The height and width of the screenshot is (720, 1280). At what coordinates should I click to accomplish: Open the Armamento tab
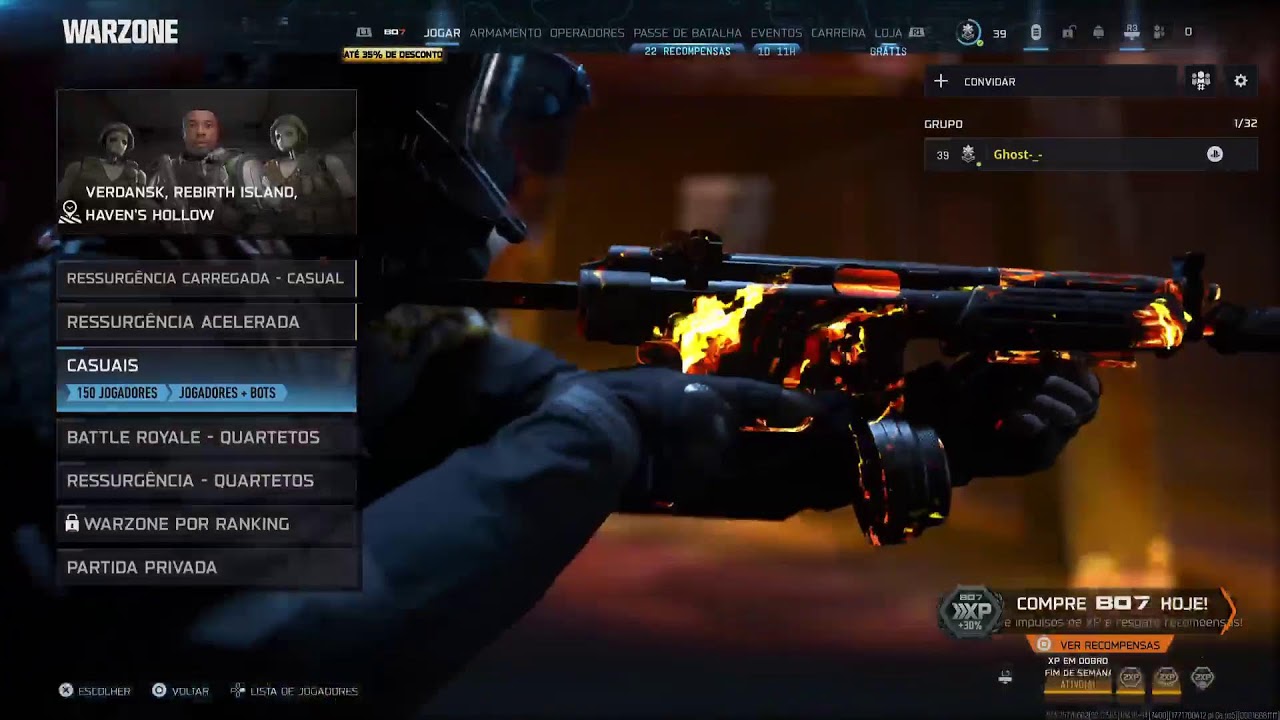click(x=505, y=33)
